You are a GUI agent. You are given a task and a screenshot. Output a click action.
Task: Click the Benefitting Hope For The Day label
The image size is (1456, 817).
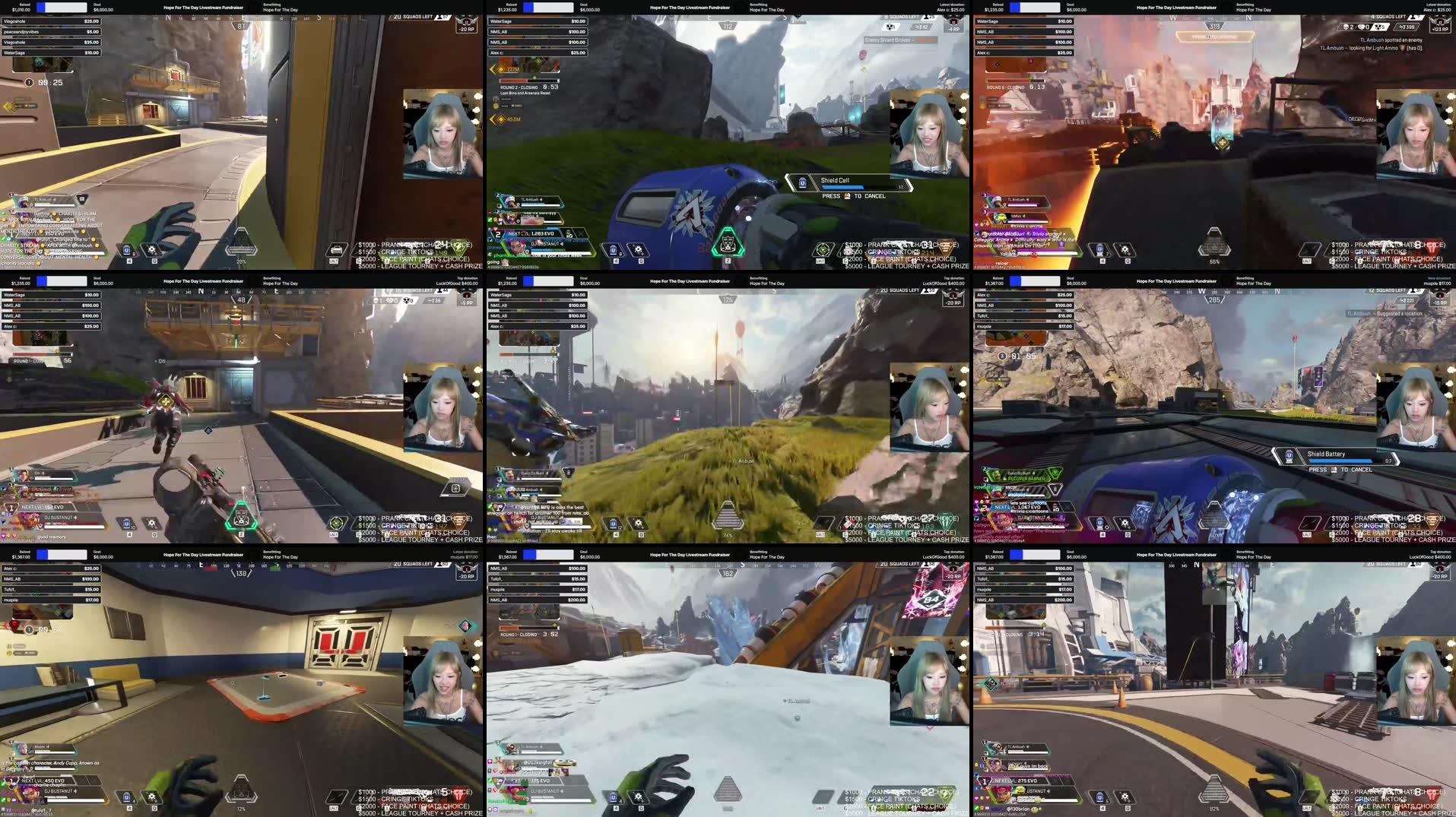coord(281,8)
